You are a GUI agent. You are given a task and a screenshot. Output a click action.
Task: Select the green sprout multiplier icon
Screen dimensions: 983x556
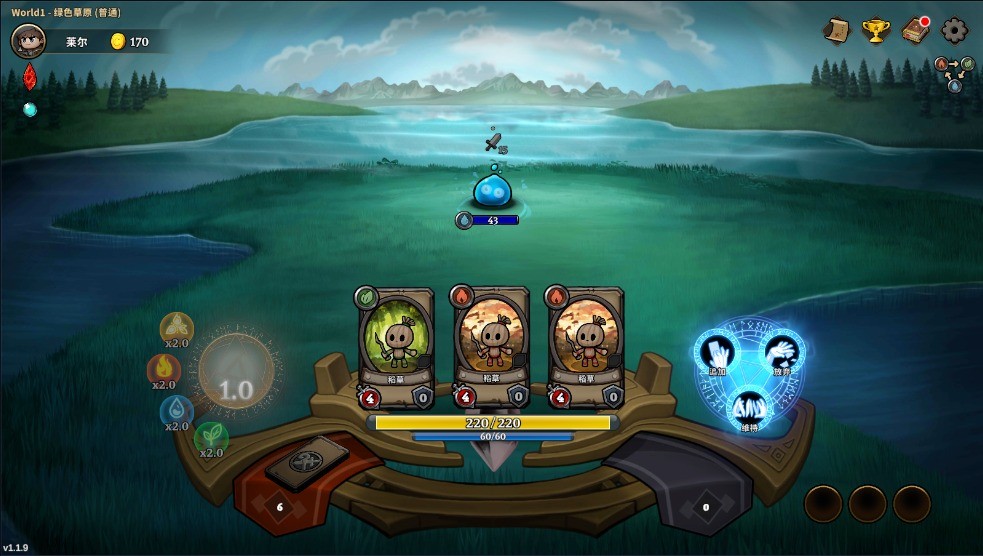tap(211, 436)
